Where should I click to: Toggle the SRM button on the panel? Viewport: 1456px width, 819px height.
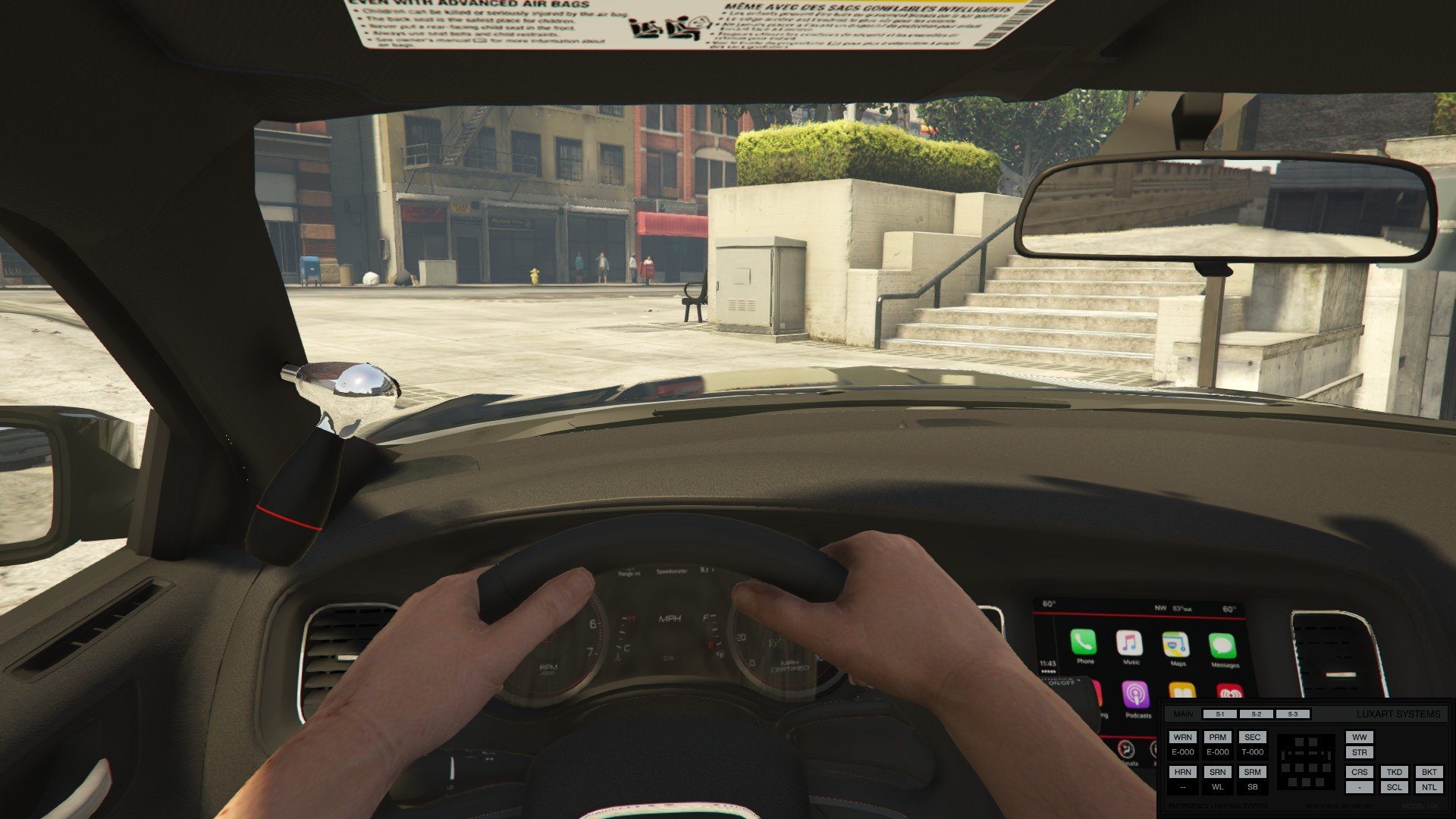pyautogui.click(x=1252, y=772)
